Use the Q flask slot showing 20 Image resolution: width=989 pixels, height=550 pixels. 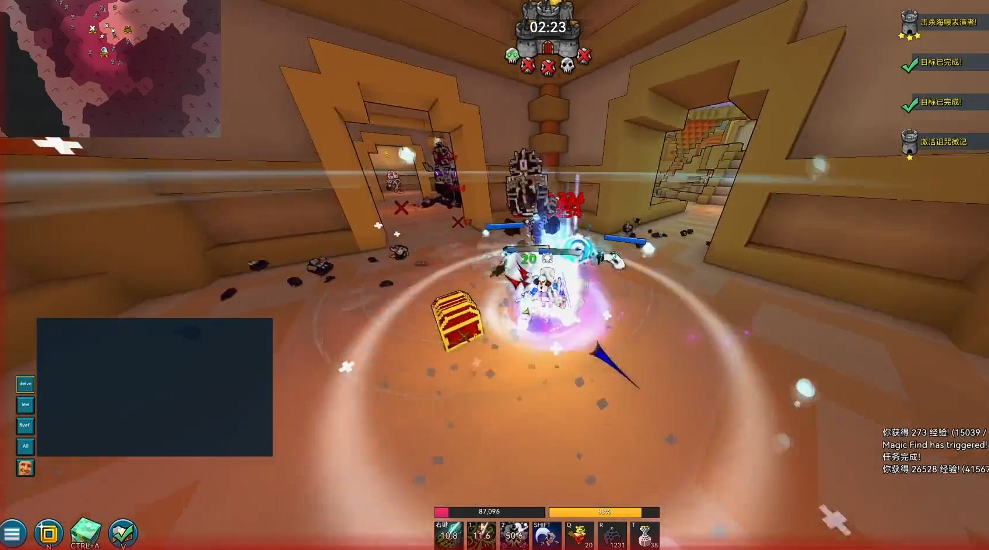click(x=580, y=535)
